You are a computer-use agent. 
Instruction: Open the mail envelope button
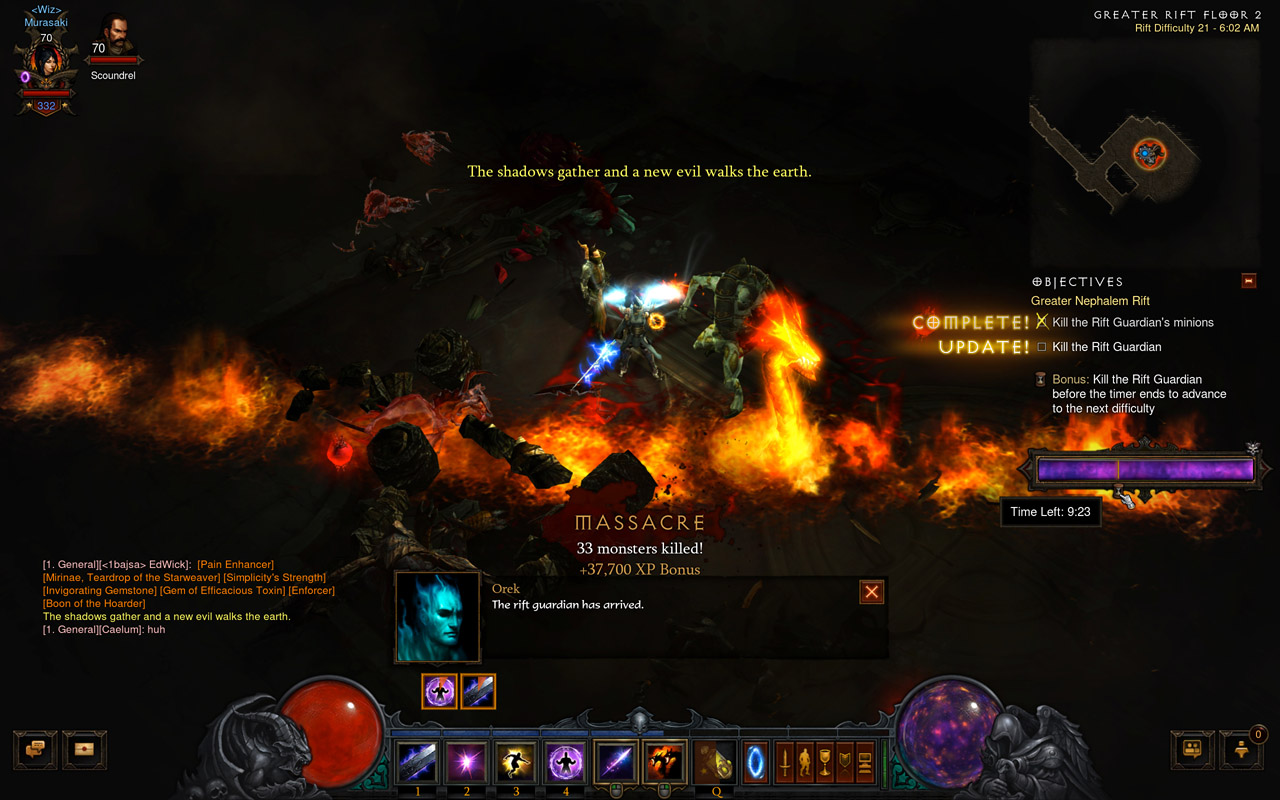pos(84,749)
